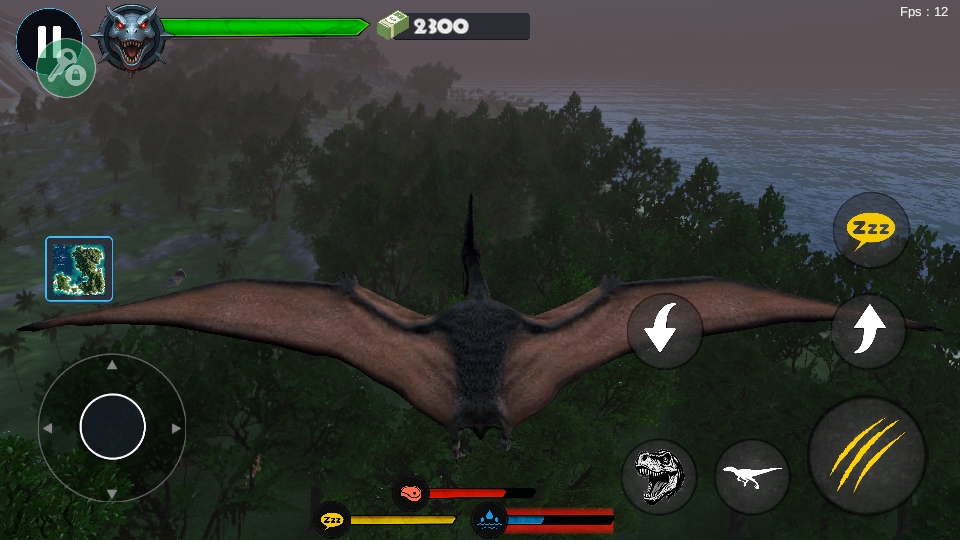Fly upward with the up-arrow button
Viewport: 960px width, 540px height.
(x=868, y=330)
